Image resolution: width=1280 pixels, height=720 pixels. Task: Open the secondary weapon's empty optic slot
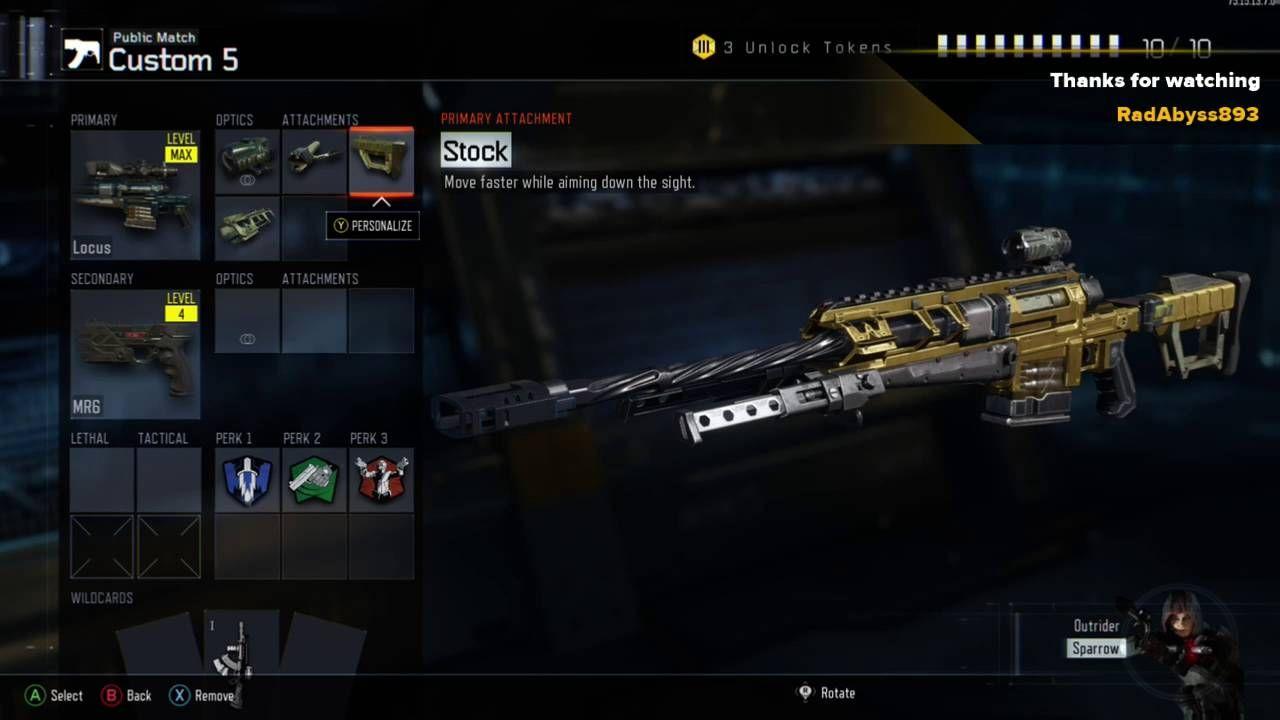(x=247, y=321)
